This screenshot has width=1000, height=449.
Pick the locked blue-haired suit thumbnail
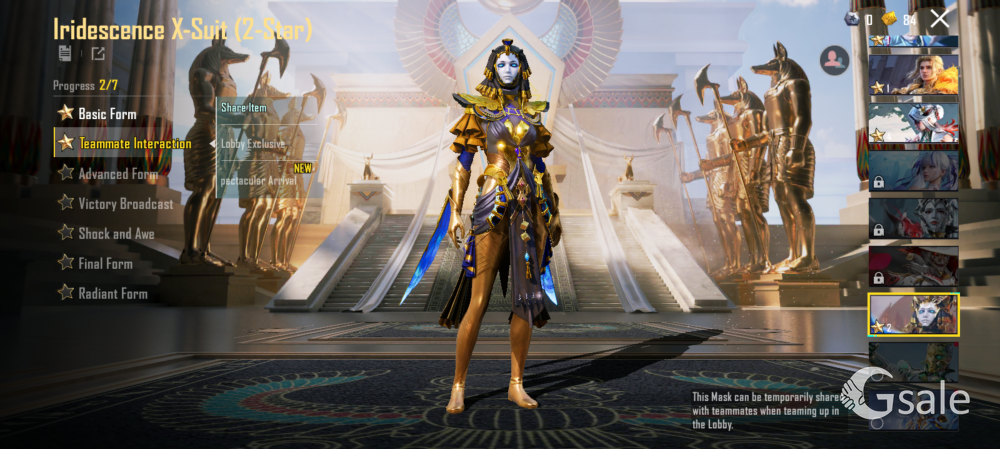coord(913,170)
